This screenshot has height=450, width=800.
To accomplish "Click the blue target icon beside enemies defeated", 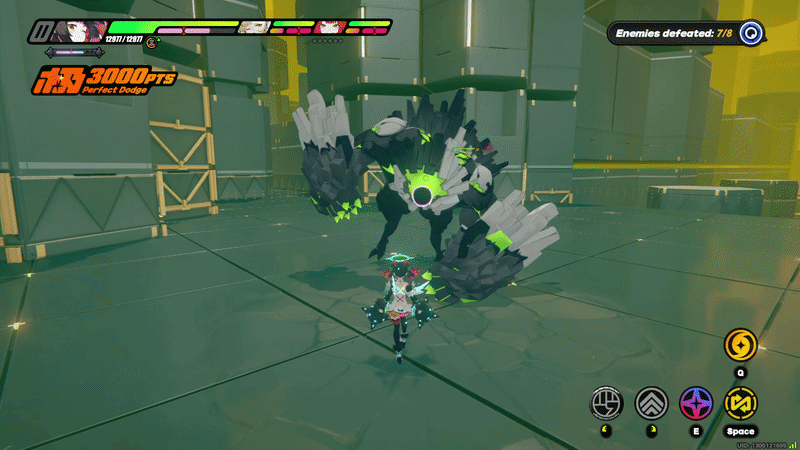I will 751,34.
